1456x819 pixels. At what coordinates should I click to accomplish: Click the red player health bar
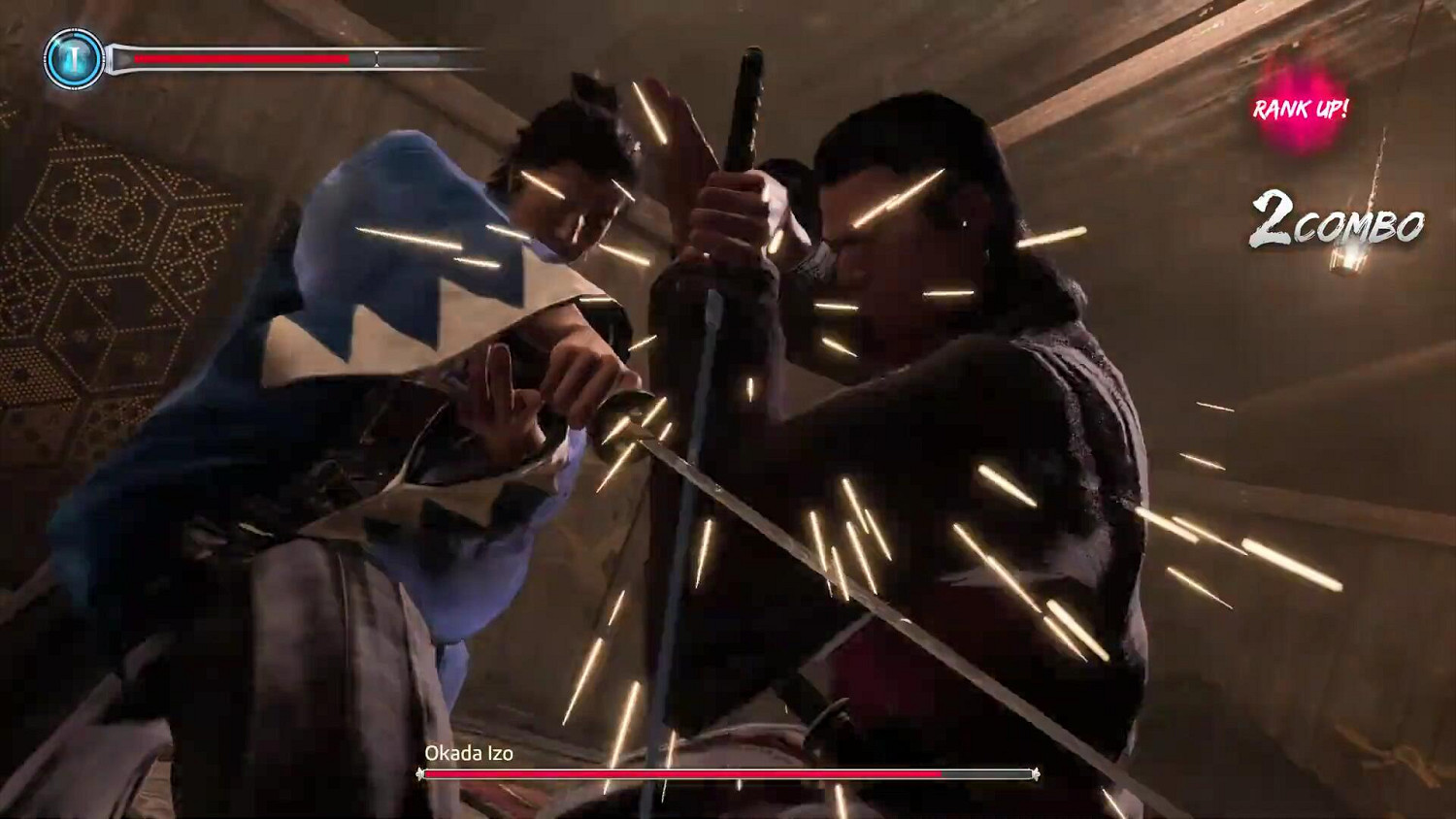[x=243, y=57]
